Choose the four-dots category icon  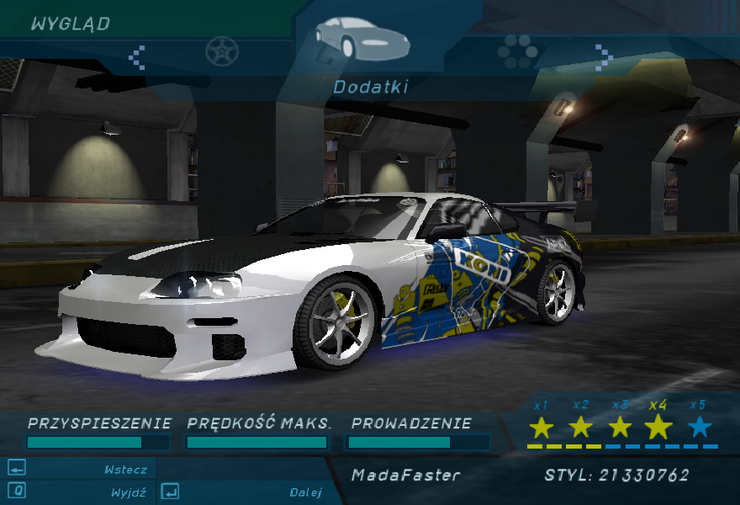tap(518, 50)
